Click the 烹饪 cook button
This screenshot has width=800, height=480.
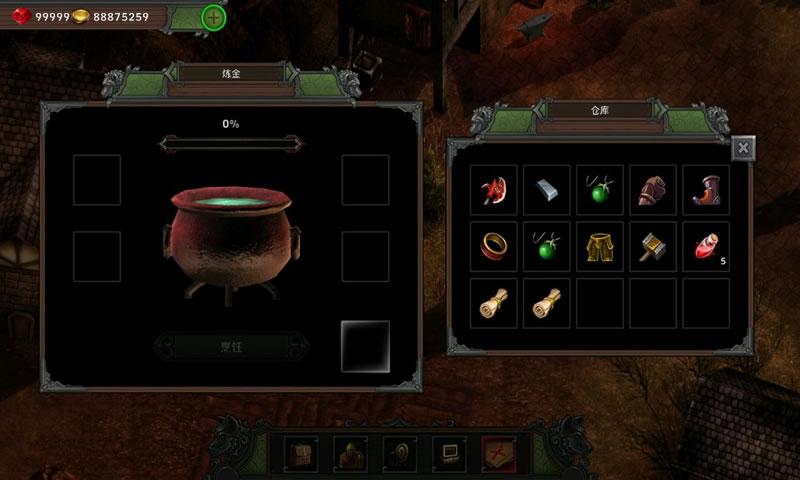[231, 347]
